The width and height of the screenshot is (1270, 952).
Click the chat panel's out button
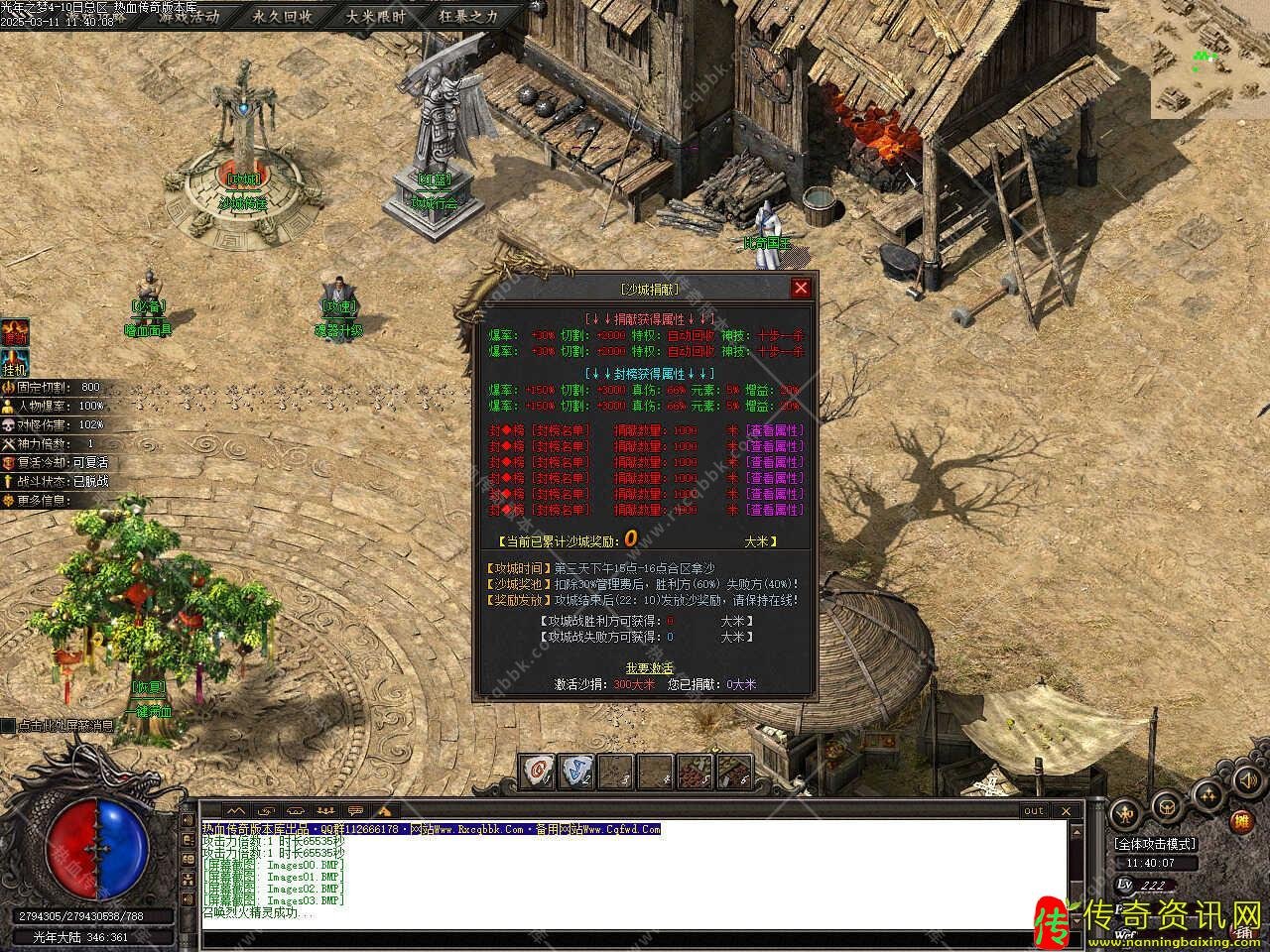1034,810
